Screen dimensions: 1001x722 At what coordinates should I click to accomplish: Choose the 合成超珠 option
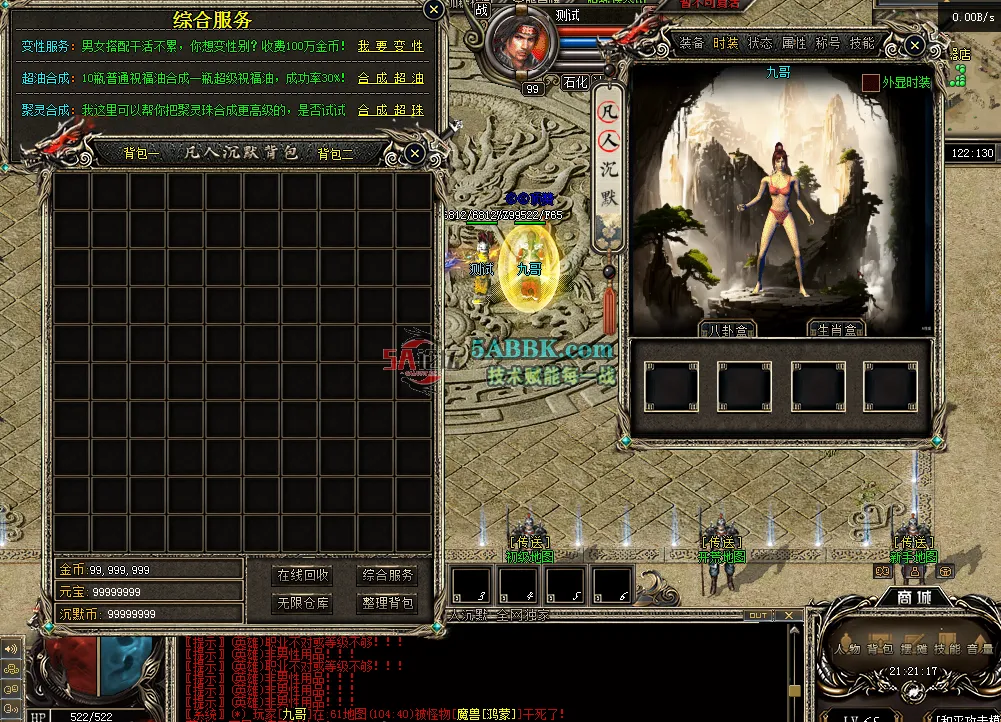pos(390,110)
